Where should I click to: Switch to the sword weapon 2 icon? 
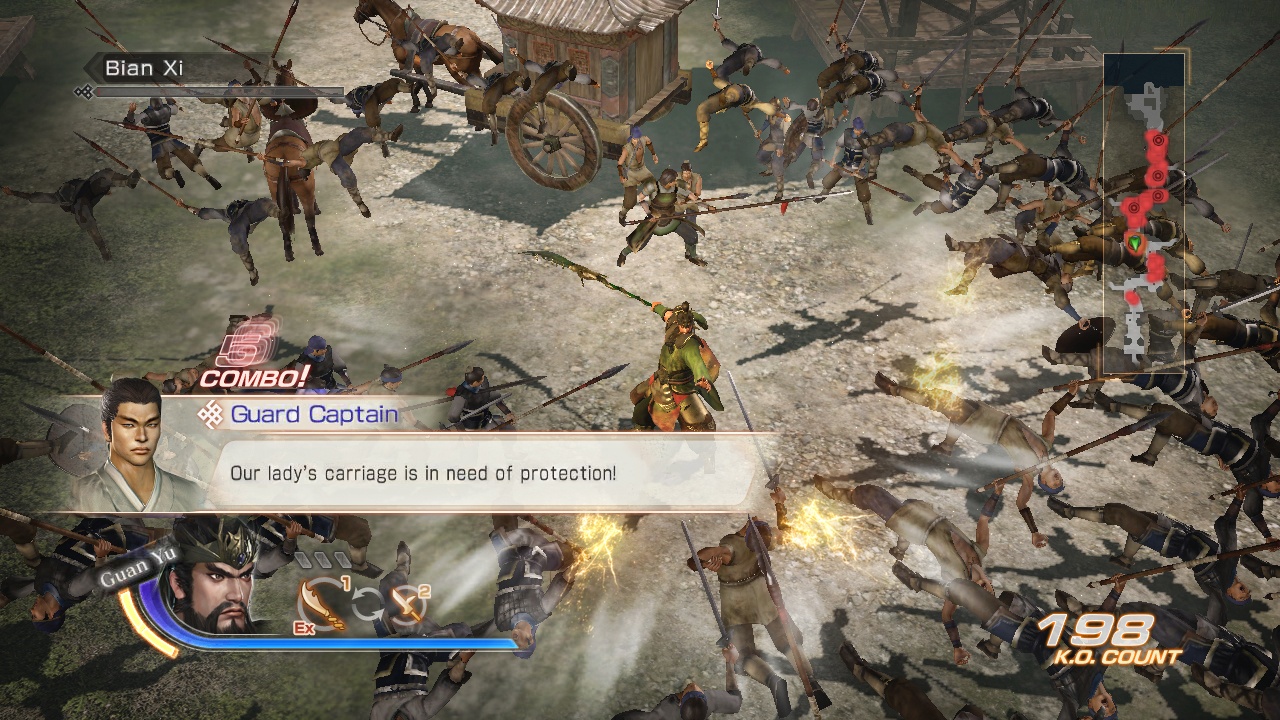coord(406,603)
